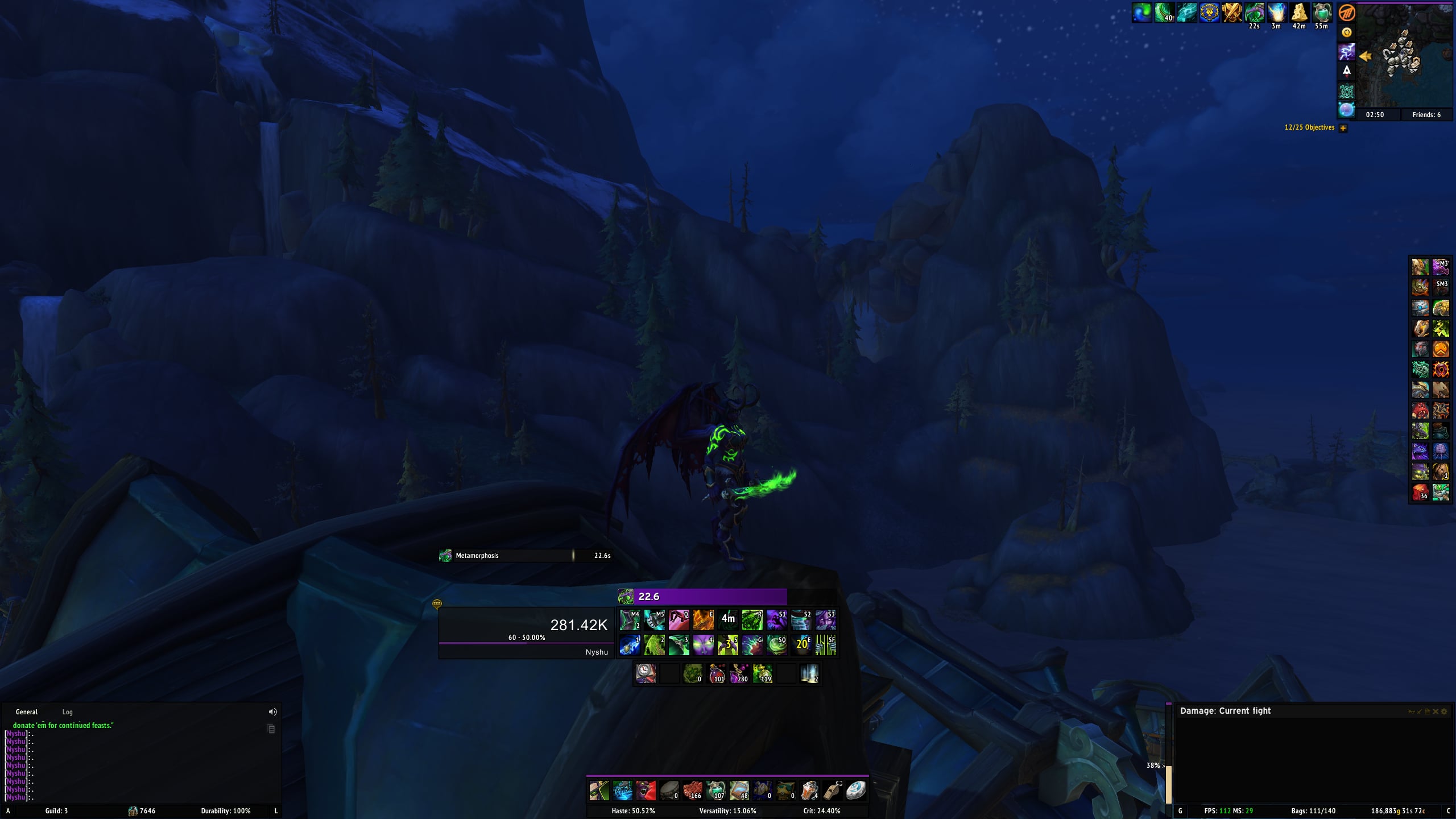1456x819 pixels.
Task: Activate the ability bound to M4
Action: click(x=630, y=620)
